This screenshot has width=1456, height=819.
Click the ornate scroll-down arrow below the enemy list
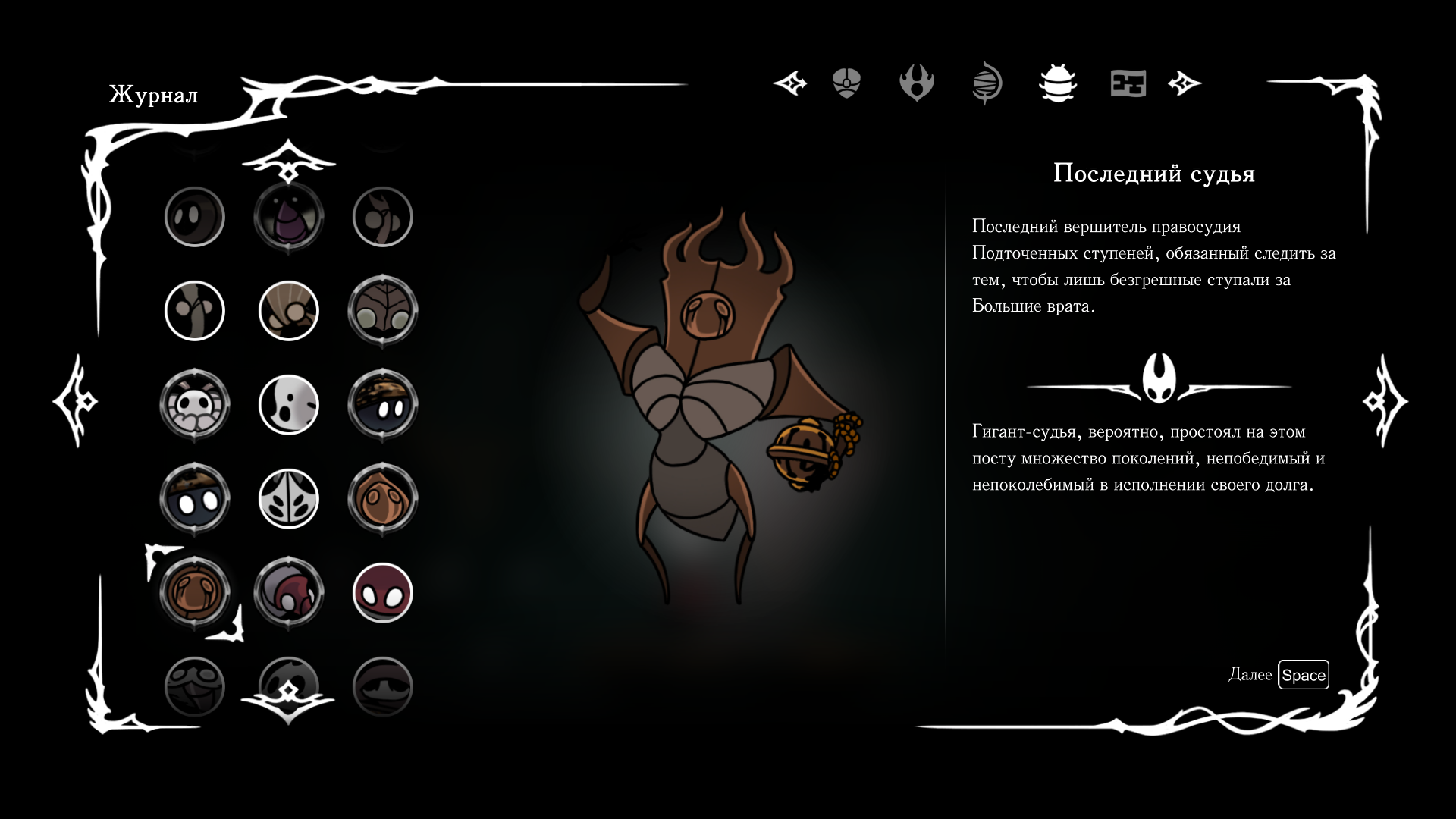(x=288, y=699)
